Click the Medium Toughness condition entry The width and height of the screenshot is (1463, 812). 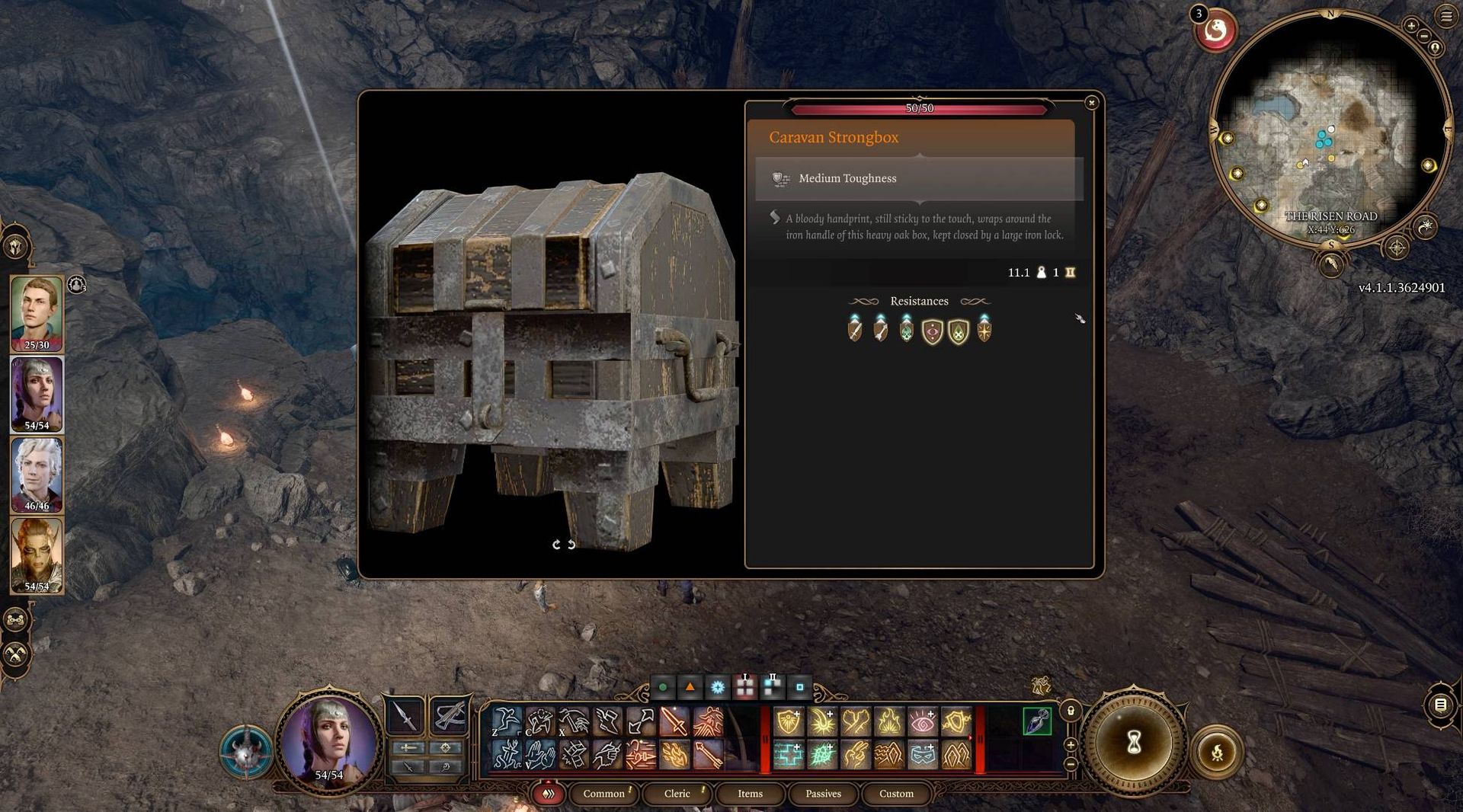coord(847,178)
